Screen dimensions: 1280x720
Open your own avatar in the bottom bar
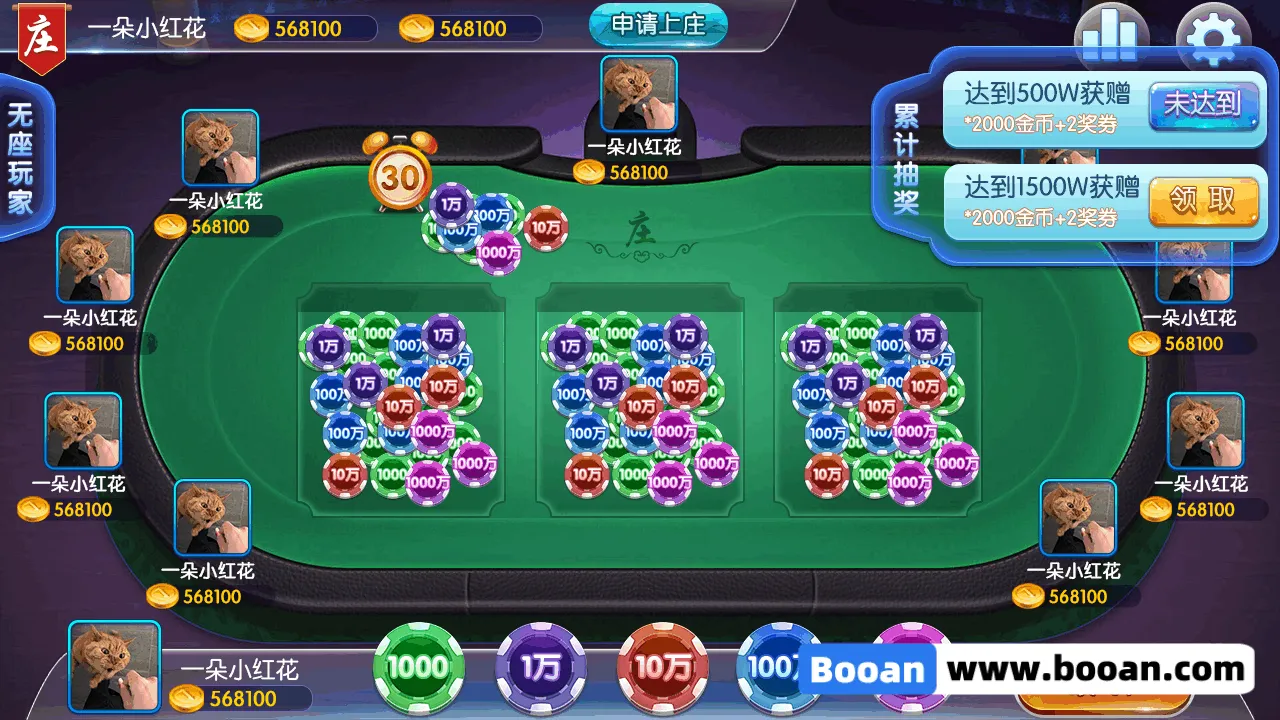114,667
